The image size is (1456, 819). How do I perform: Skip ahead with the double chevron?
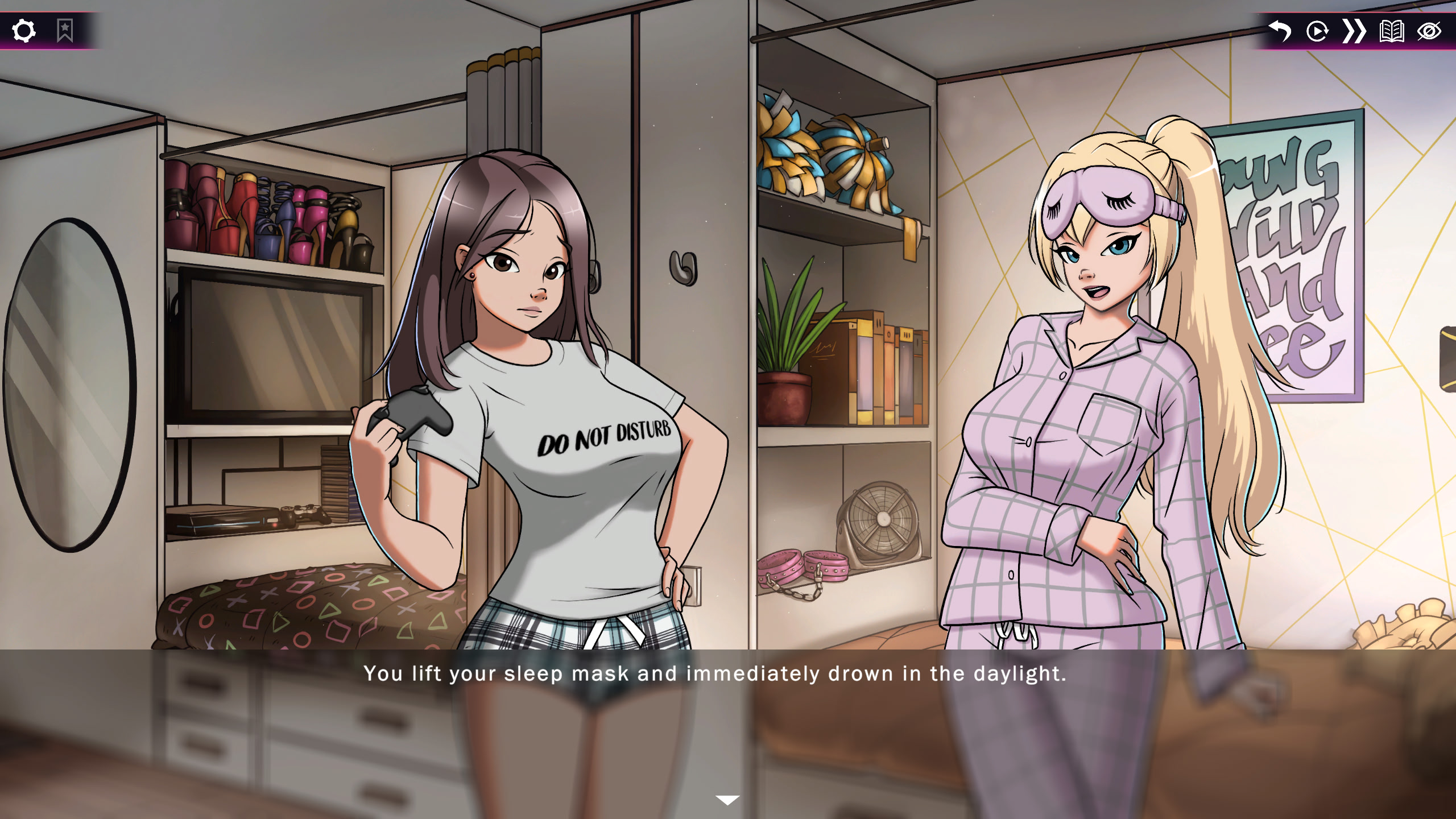pos(1354,31)
